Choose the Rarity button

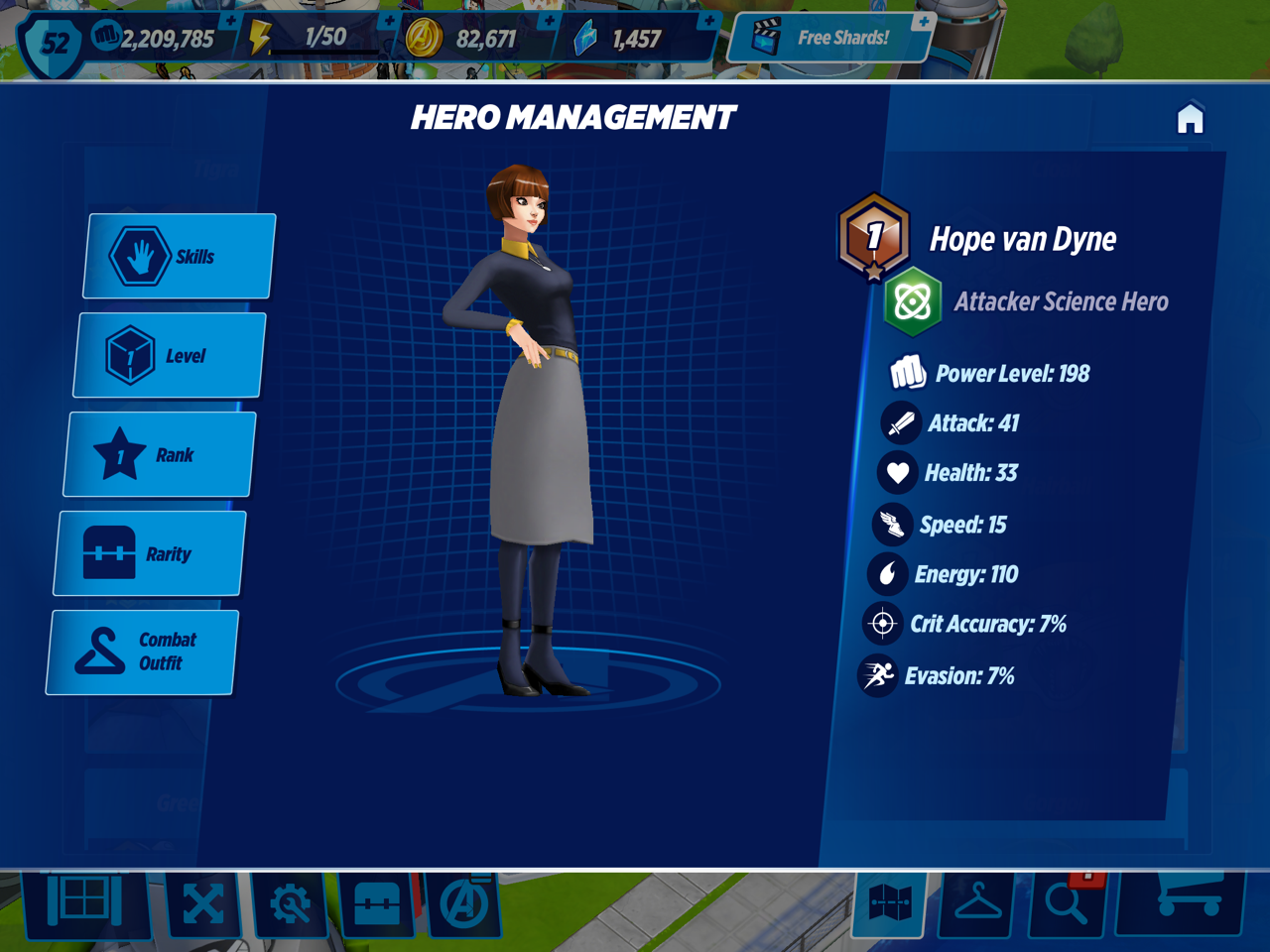point(150,553)
